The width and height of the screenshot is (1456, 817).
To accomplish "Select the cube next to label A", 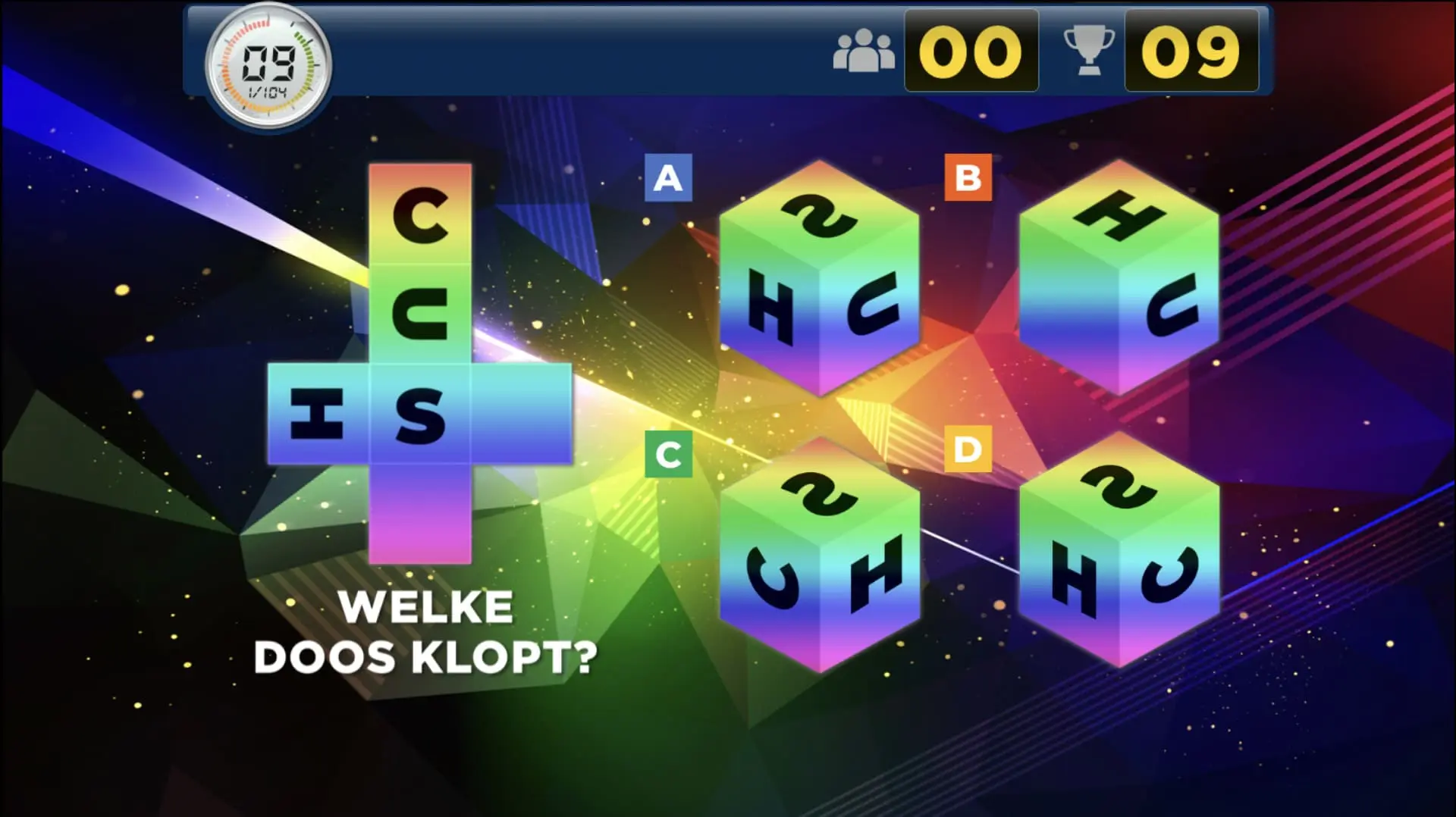I will 819,278.
